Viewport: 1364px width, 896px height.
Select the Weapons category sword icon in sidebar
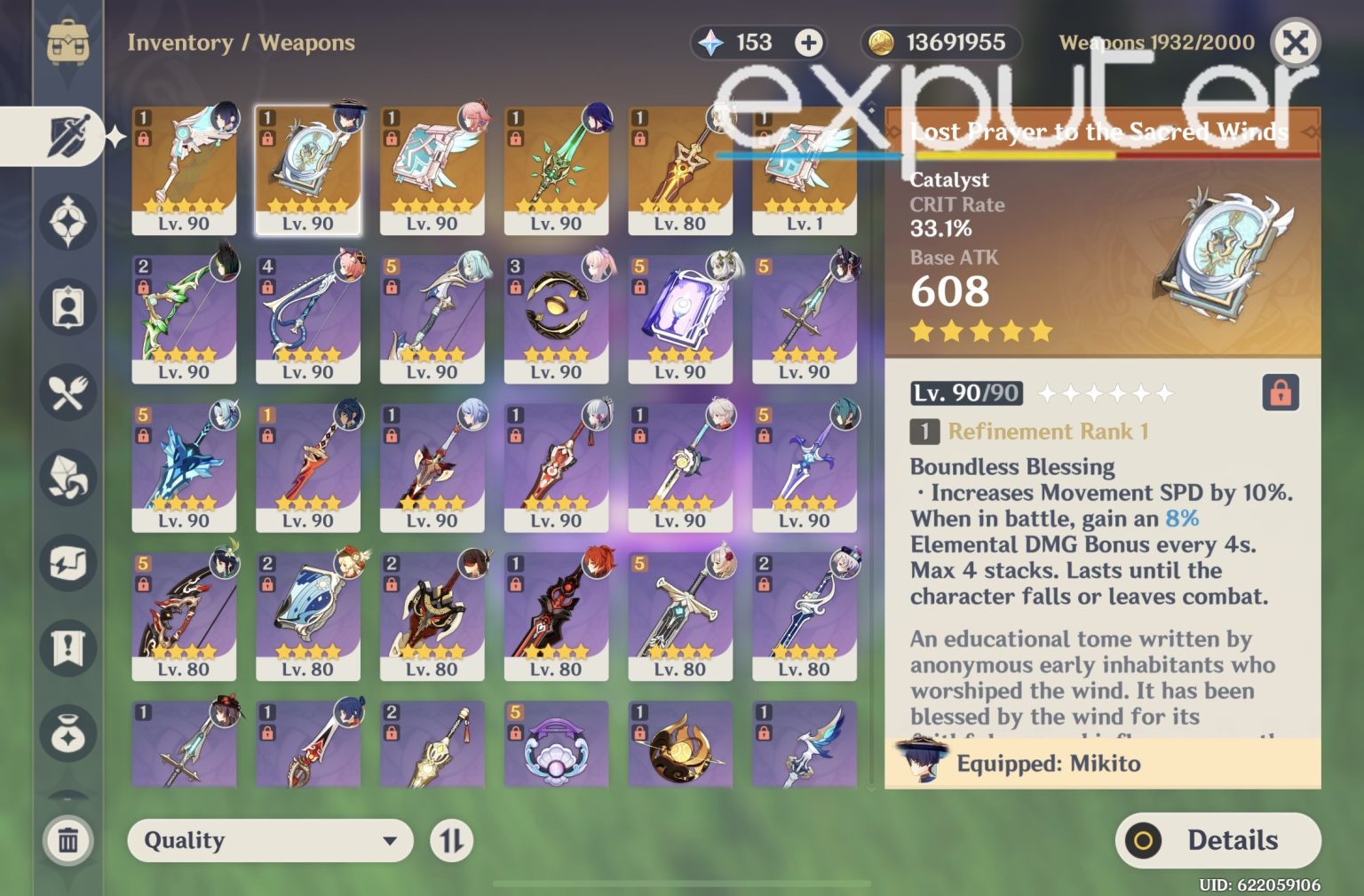tap(67, 135)
